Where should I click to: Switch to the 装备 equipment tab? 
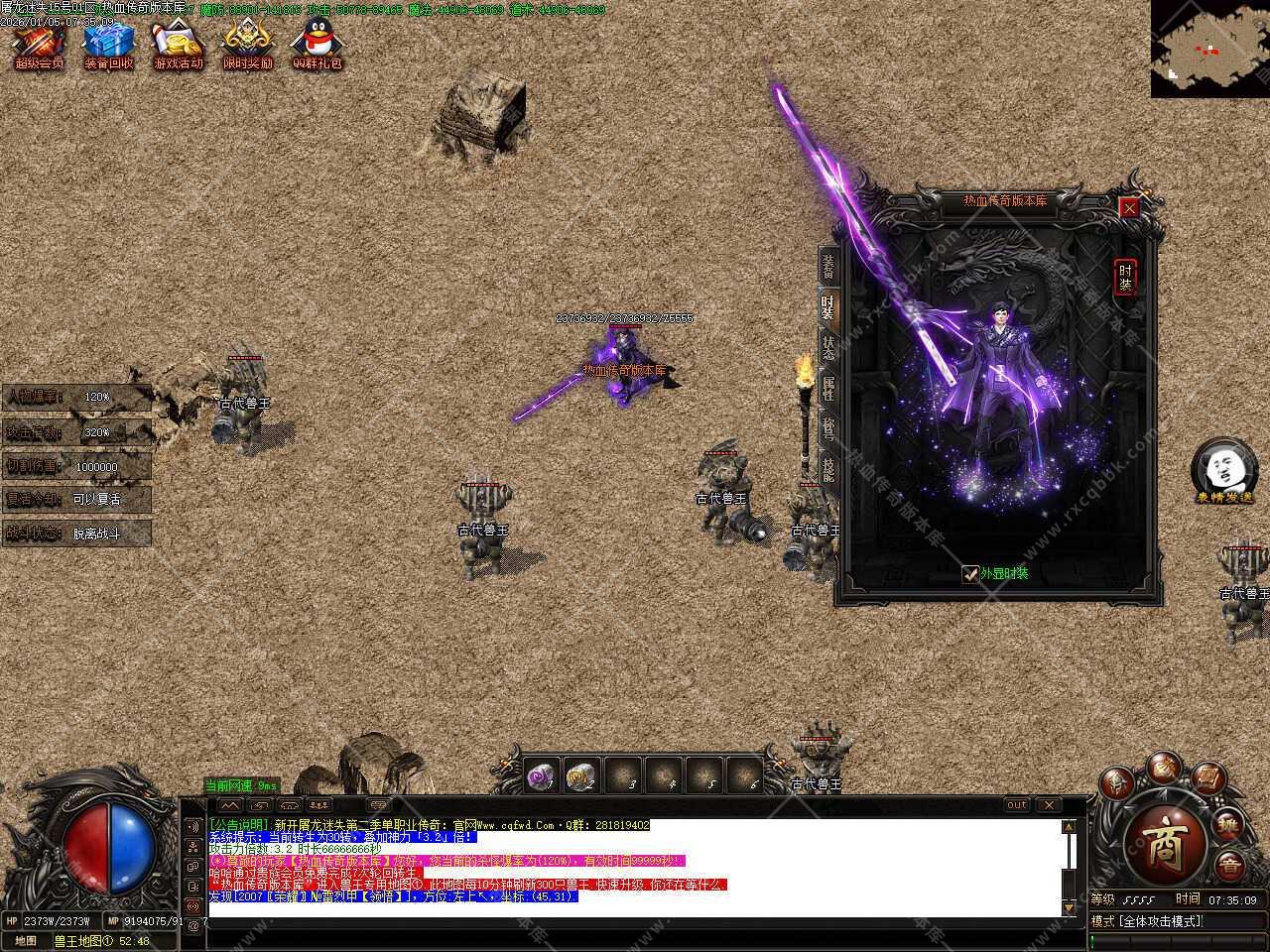pyautogui.click(x=827, y=266)
